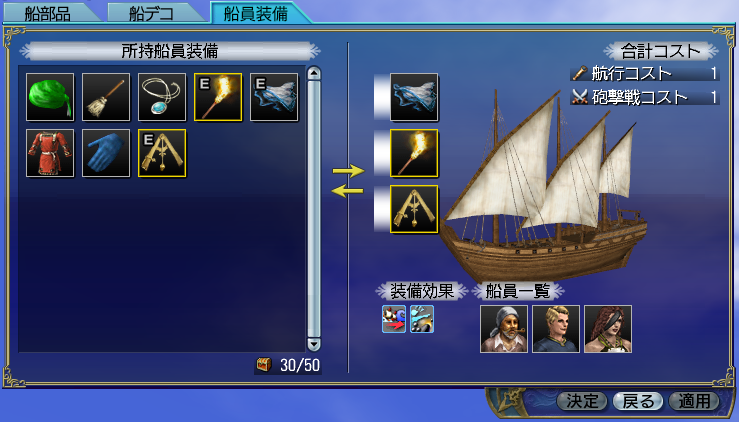This screenshot has width=739, height=422.
Task: Select the golden compass divider in inventory
Action: click(x=162, y=153)
